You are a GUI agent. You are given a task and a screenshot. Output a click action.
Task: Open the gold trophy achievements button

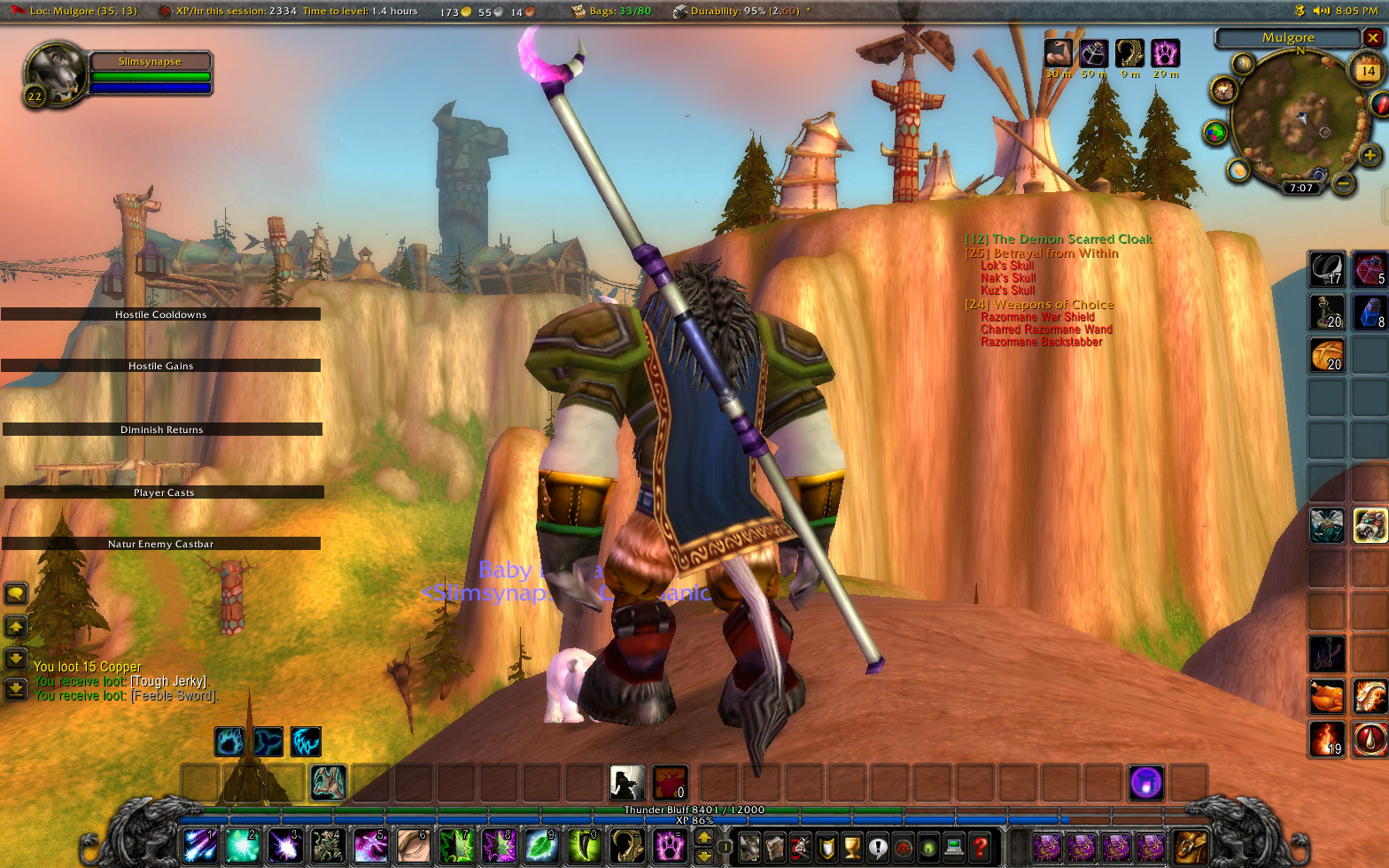tap(852, 847)
